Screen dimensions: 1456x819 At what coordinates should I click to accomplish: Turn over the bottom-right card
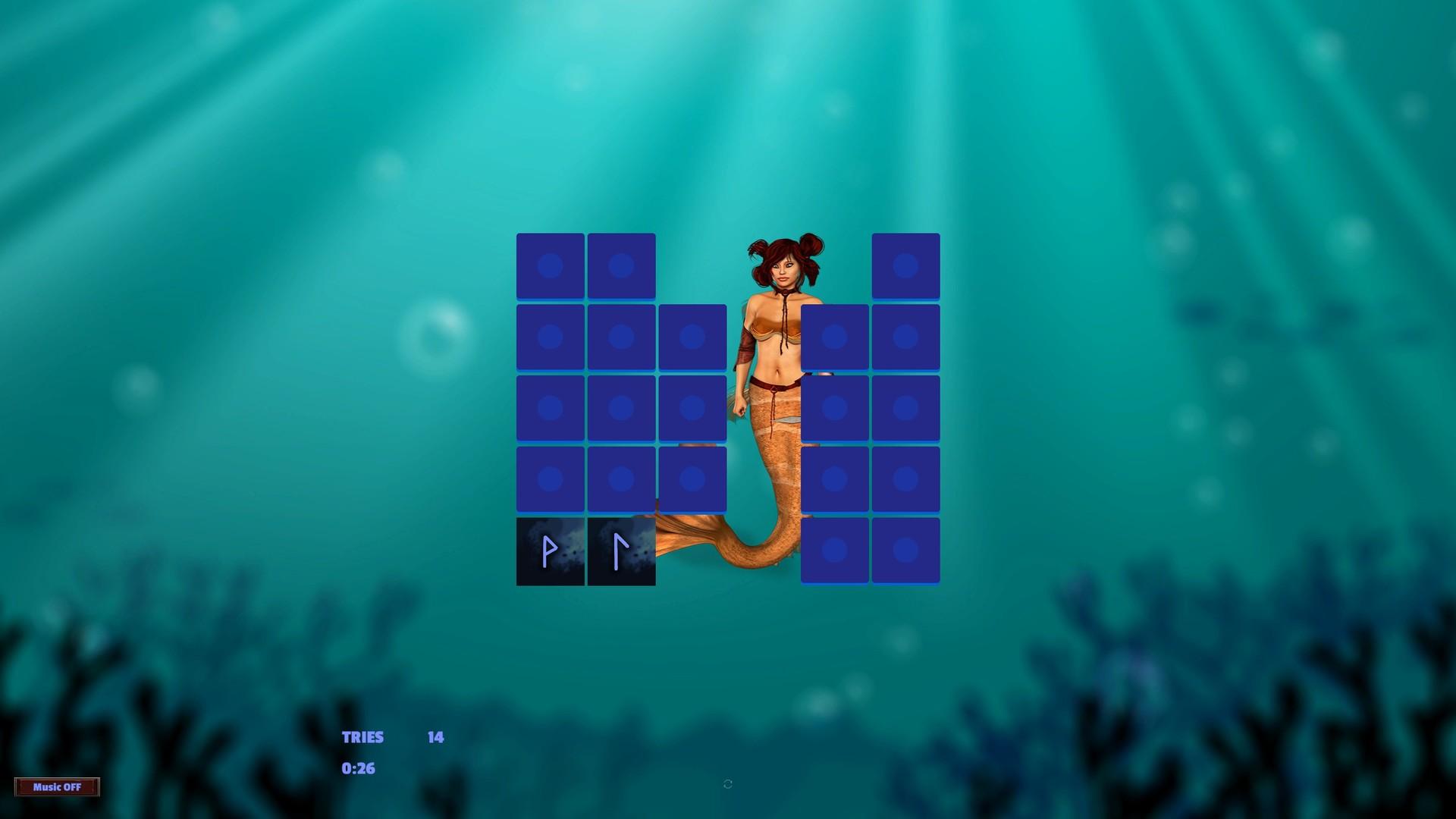pyautogui.click(x=905, y=551)
